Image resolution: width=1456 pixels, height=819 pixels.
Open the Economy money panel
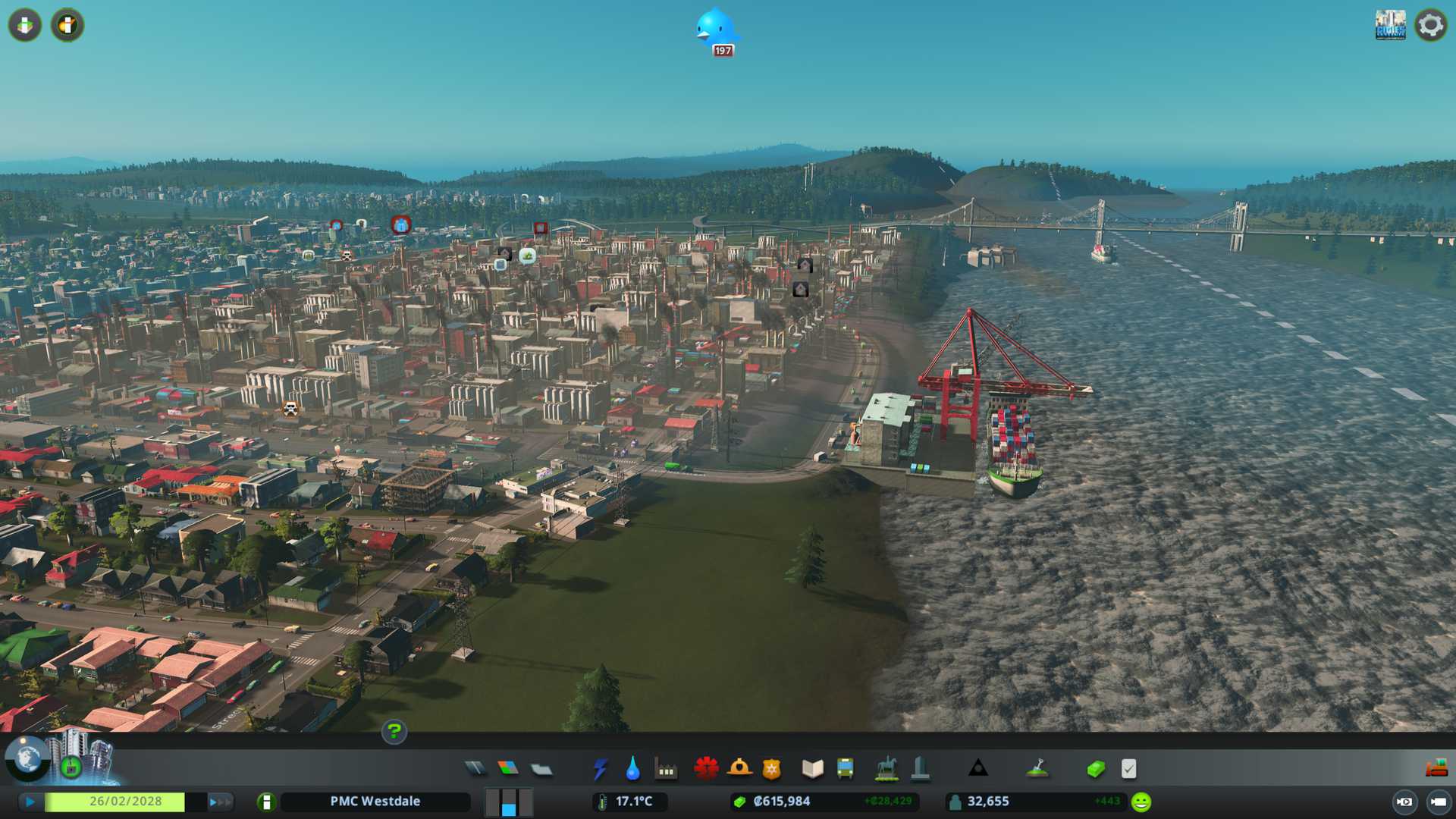tap(1095, 769)
